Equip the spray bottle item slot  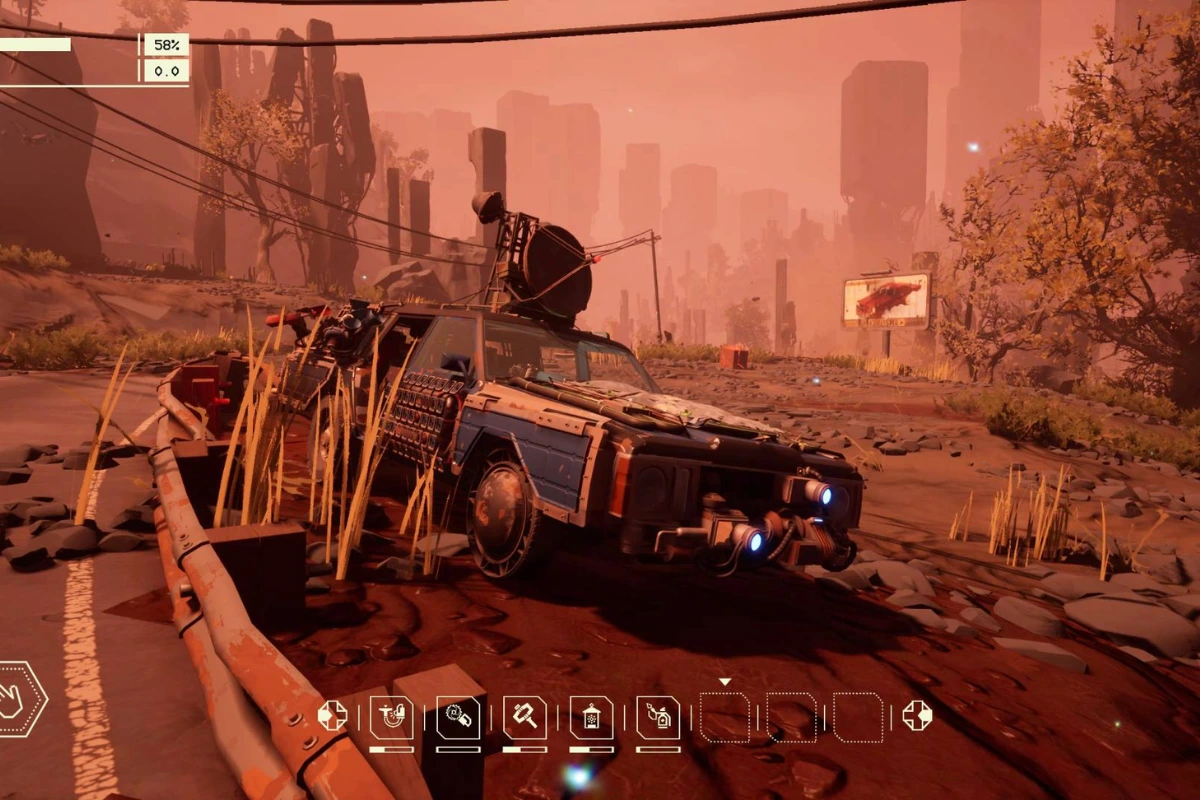click(658, 717)
